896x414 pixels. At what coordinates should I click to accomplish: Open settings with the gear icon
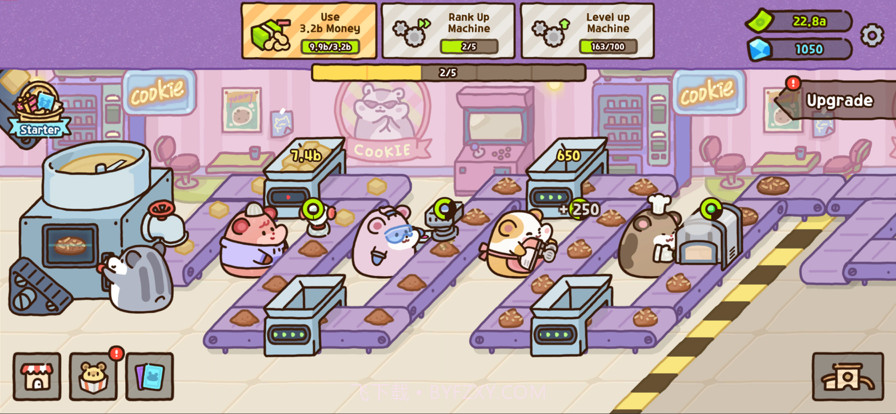coord(872,35)
